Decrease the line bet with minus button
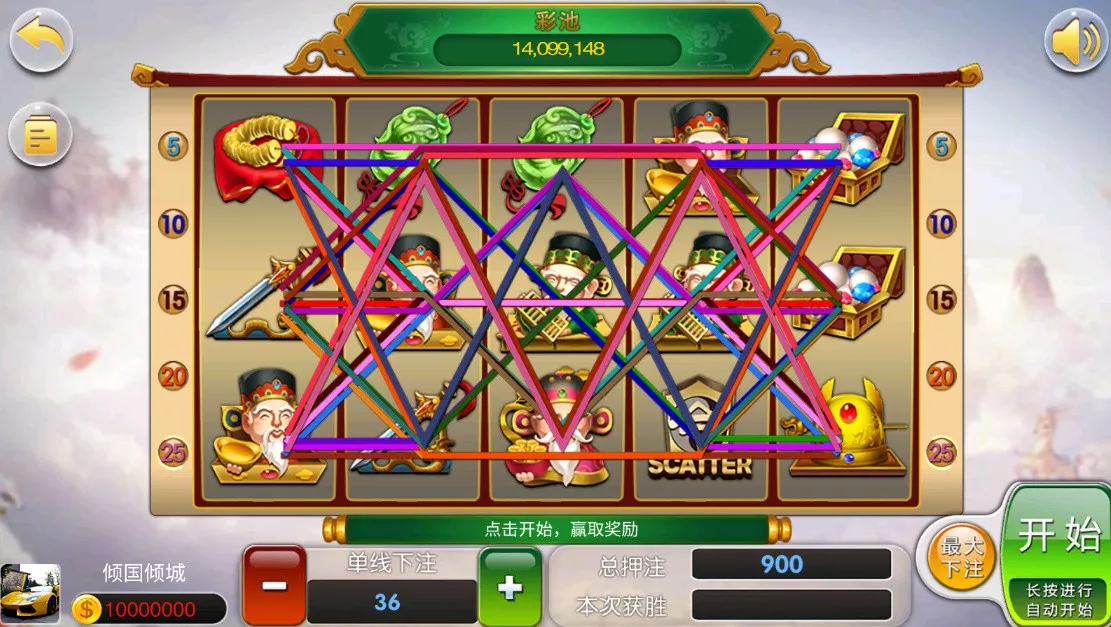 (x=273, y=585)
